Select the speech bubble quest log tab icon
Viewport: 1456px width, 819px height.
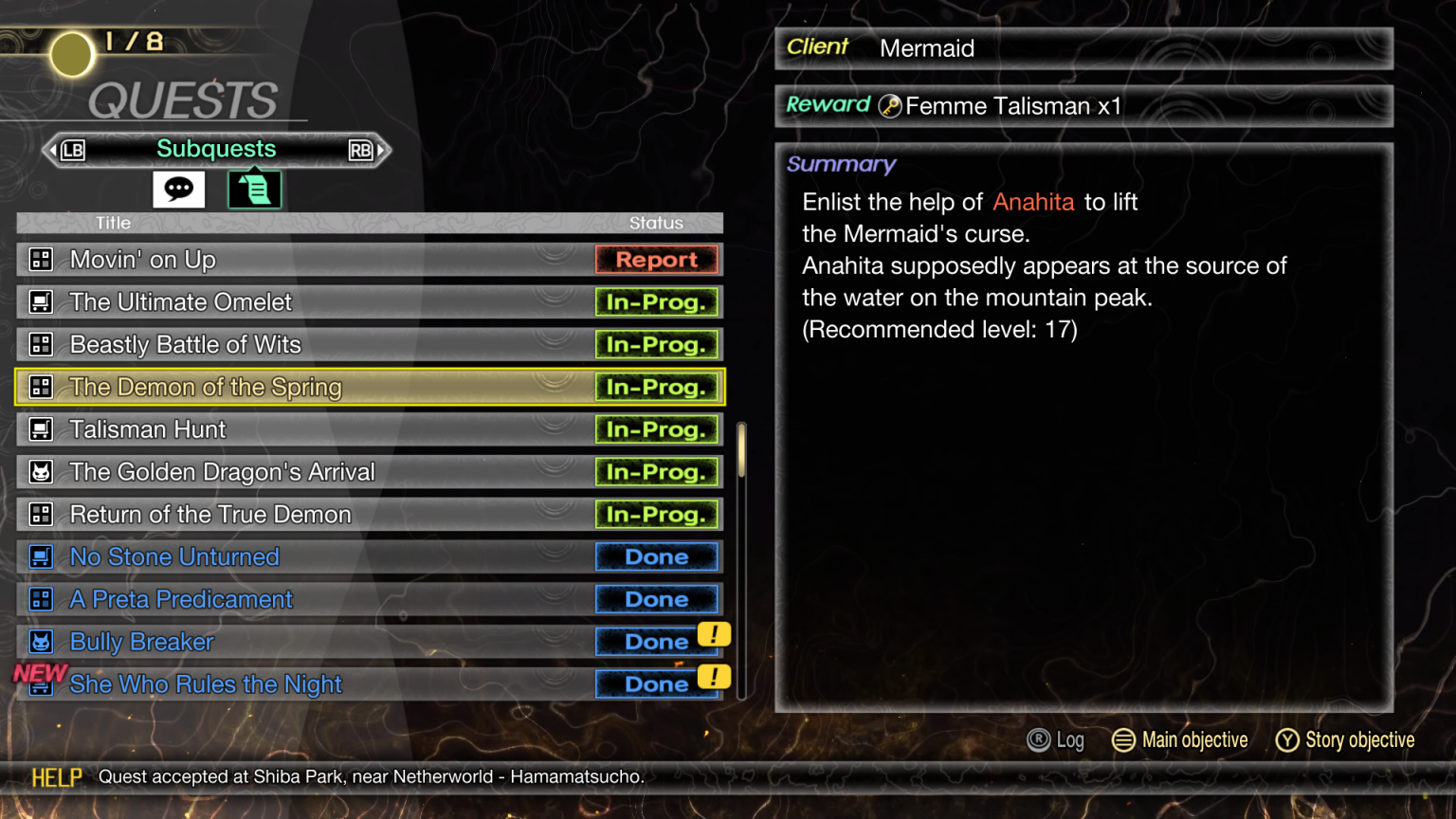click(x=178, y=189)
